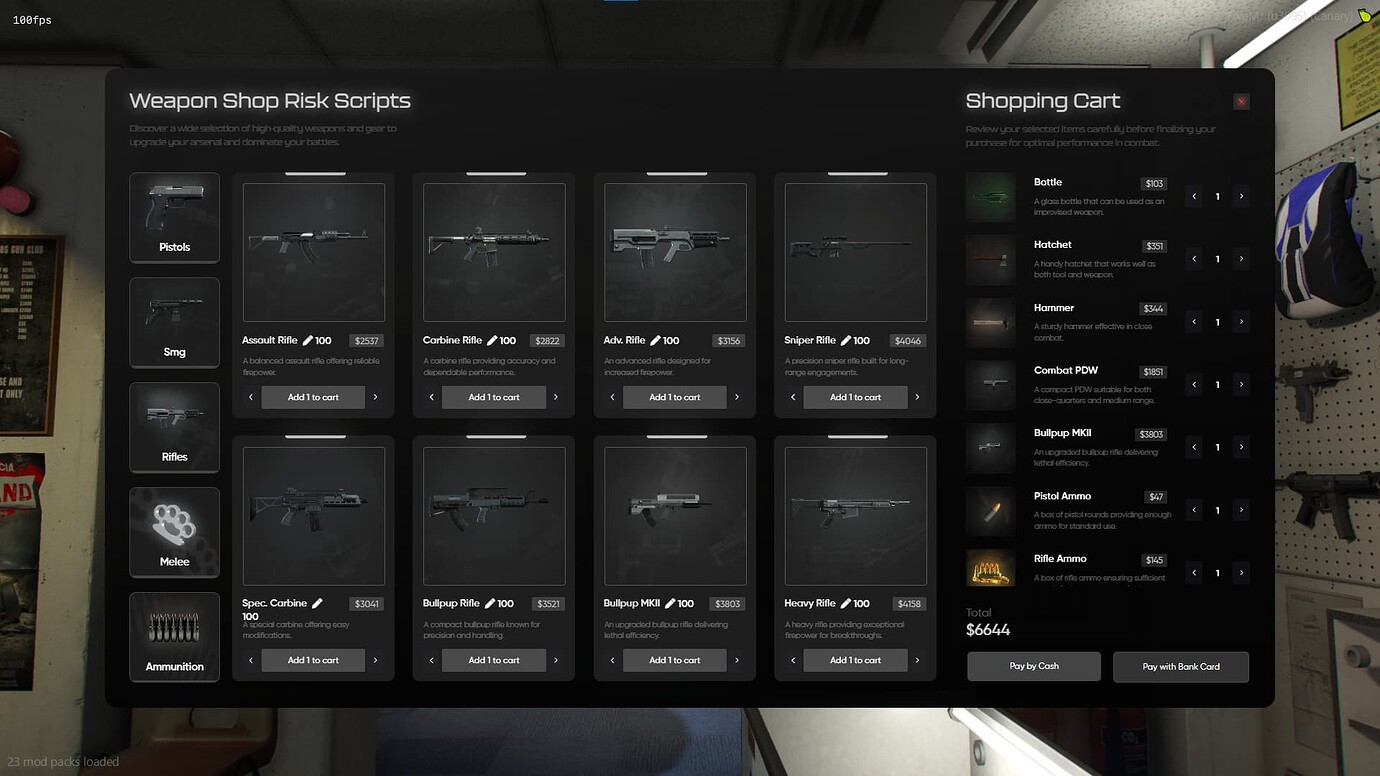
Task: Click the edit pencil on the Heavy Rifle card
Action: (x=847, y=602)
